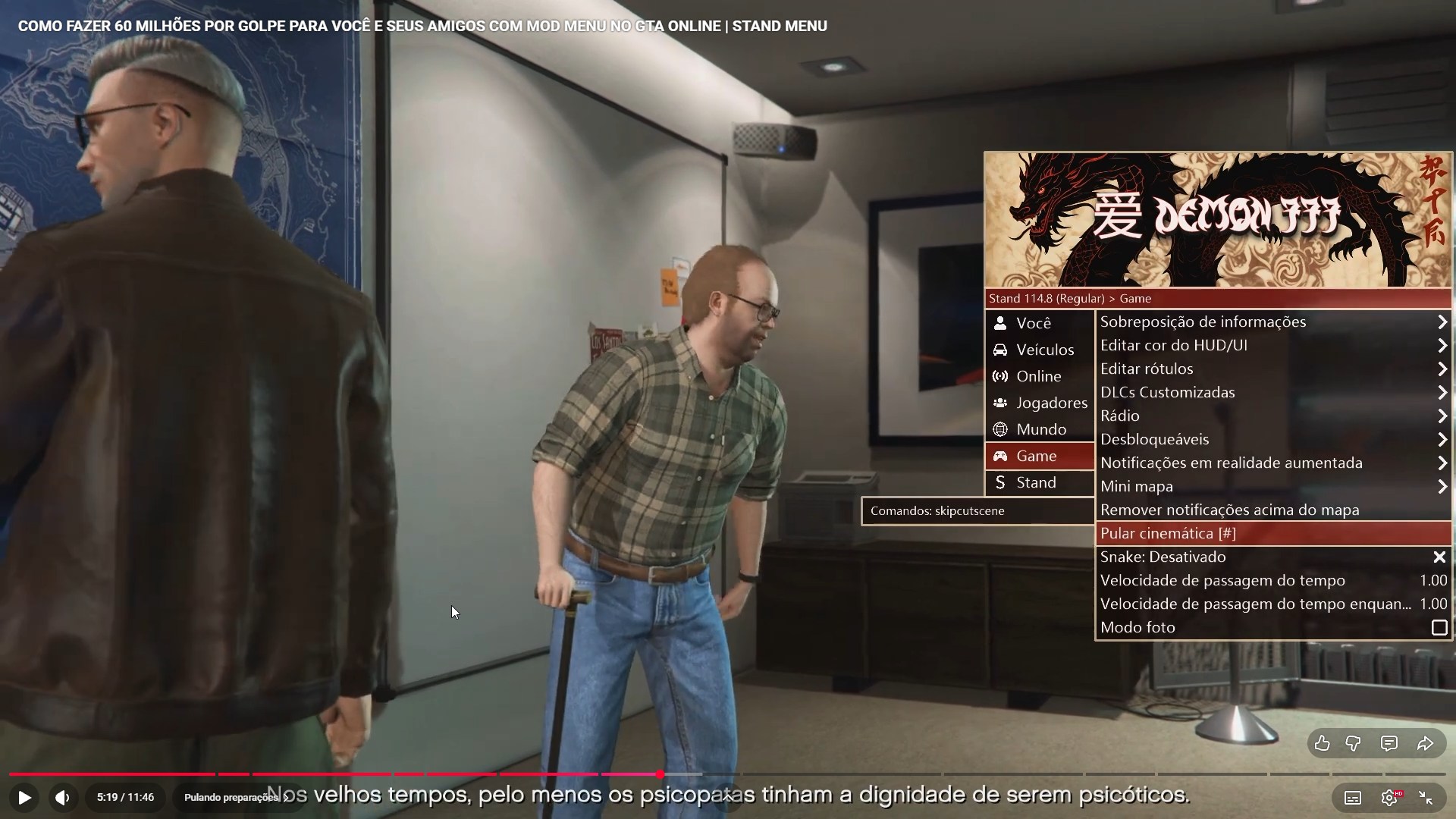Activate Pular cinemática option
1456x819 pixels.
(1169, 533)
